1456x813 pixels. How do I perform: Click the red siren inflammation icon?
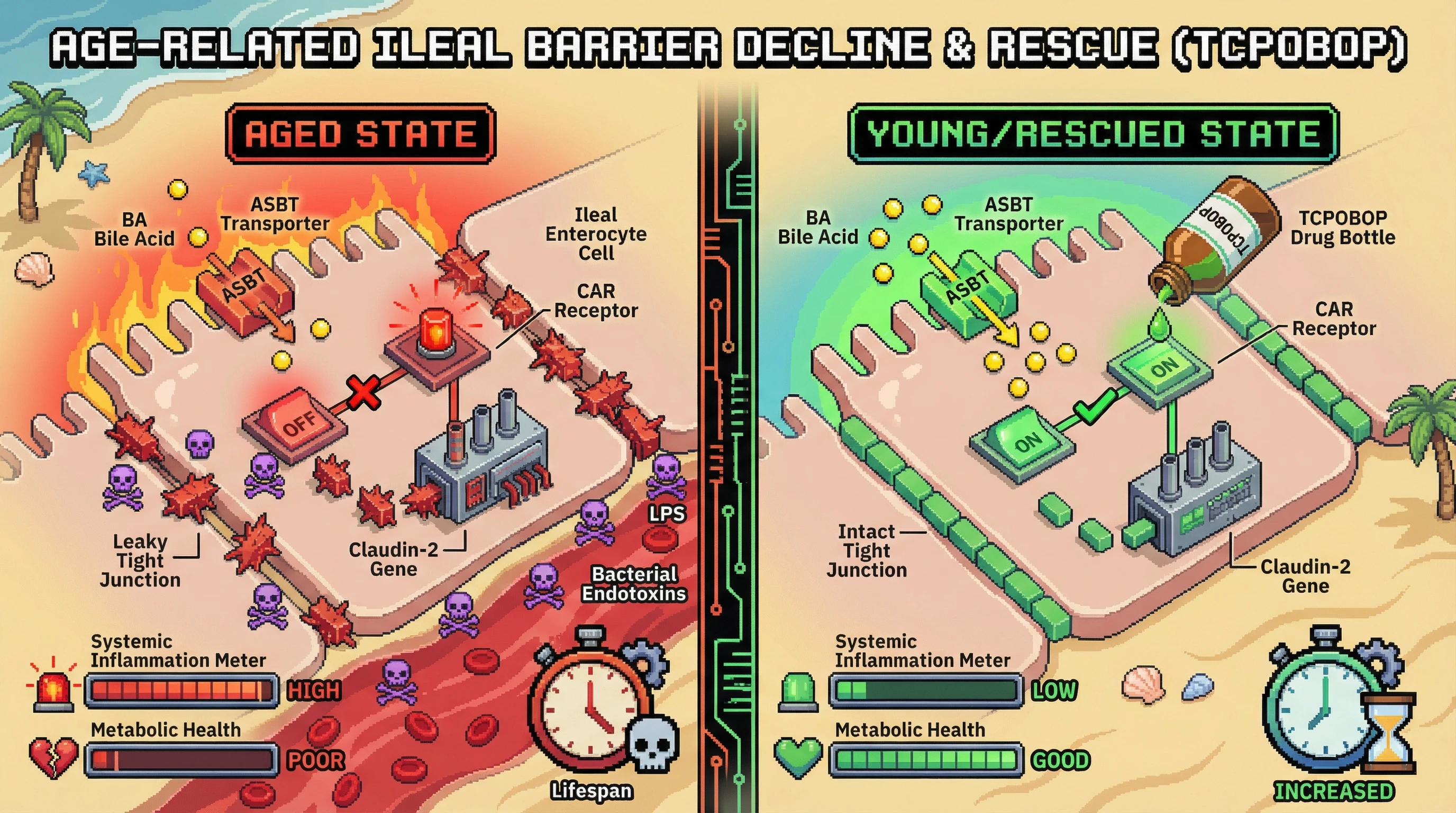53,688
